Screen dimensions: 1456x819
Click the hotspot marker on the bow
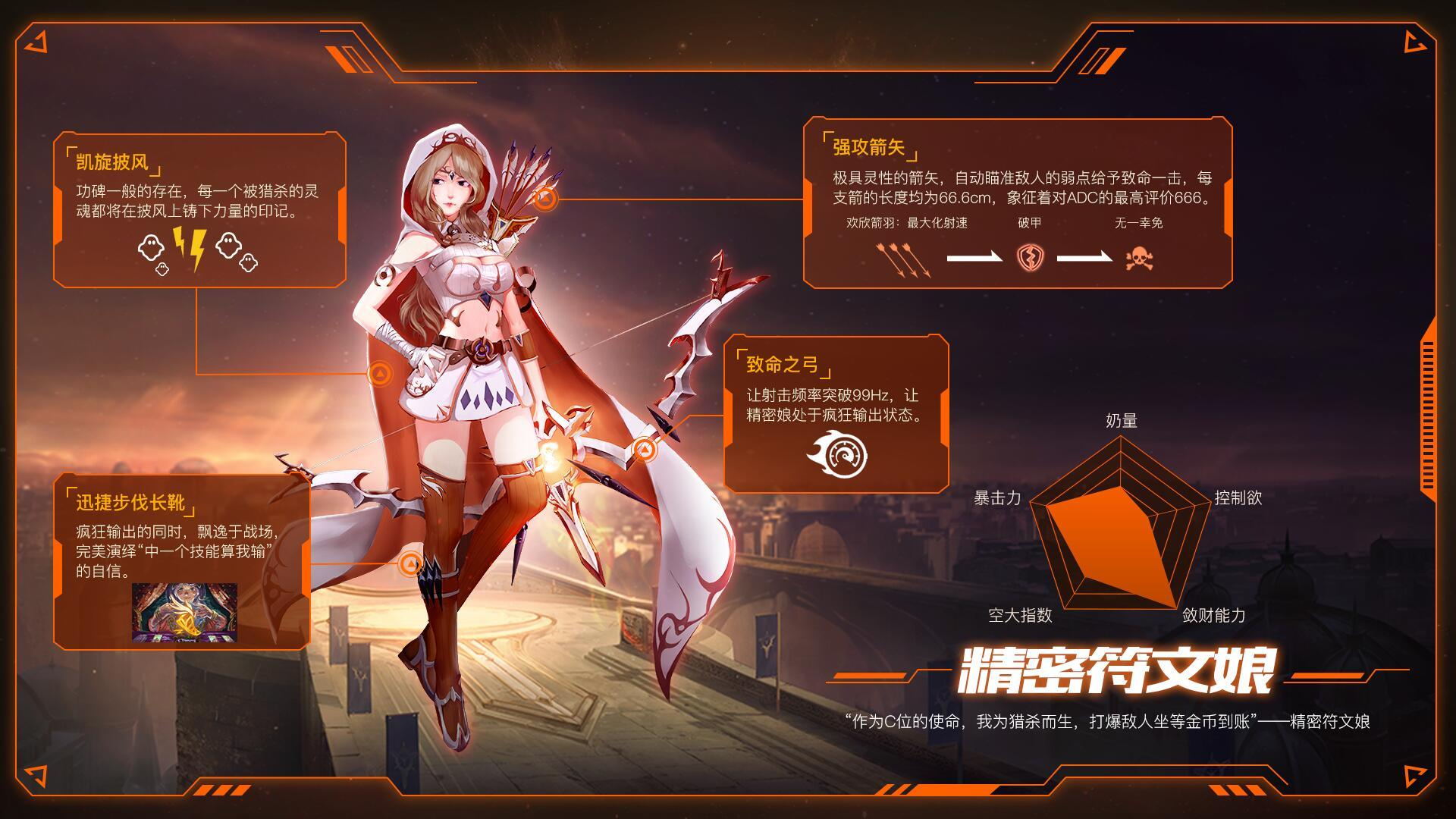click(644, 450)
